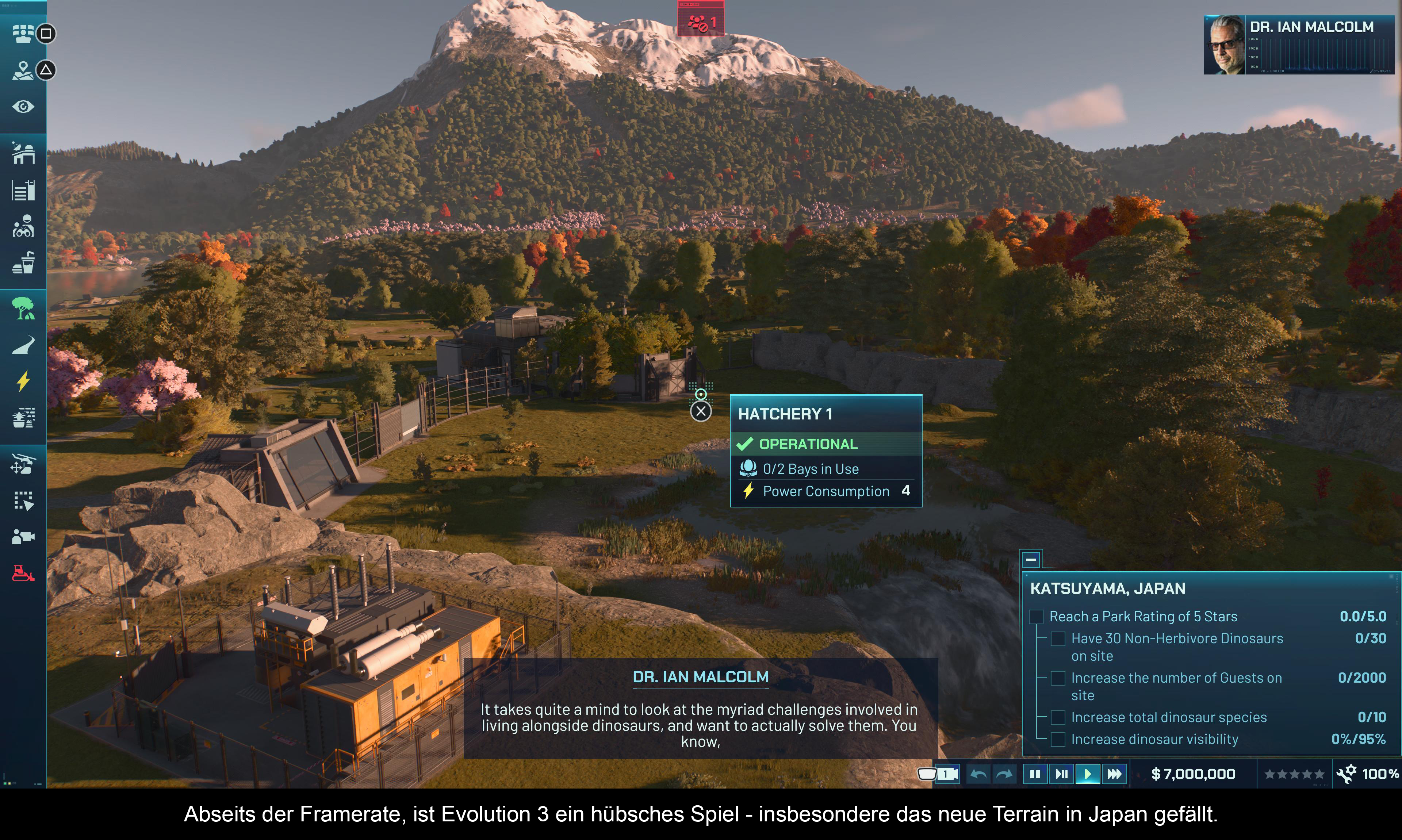
Task: Open the map view icon
Action: (23, 70)
